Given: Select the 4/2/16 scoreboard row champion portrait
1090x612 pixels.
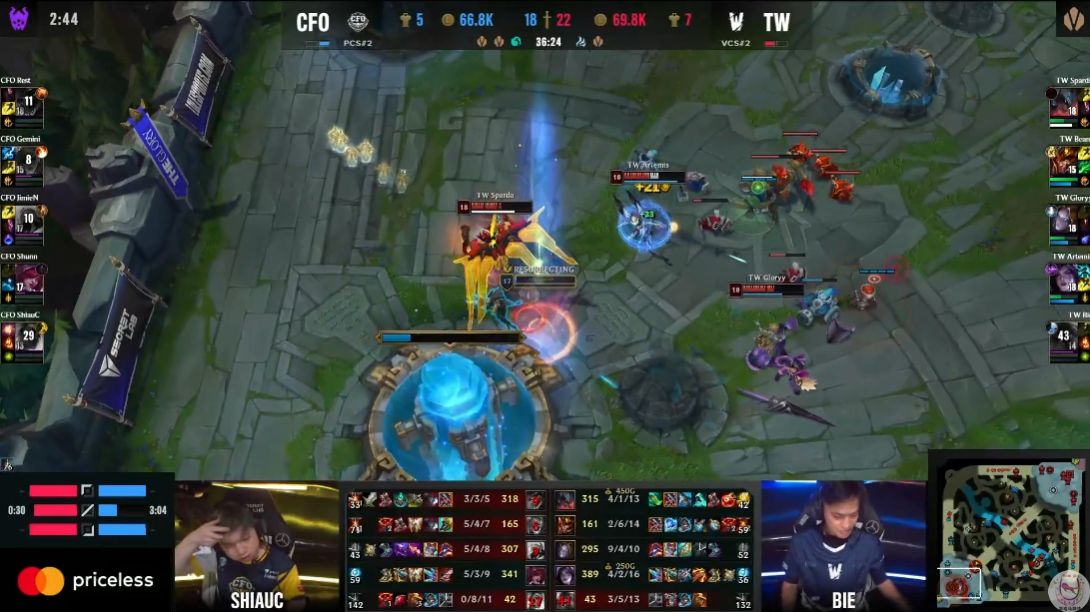Looking at the screenshot, I should (x=565, y=574).
